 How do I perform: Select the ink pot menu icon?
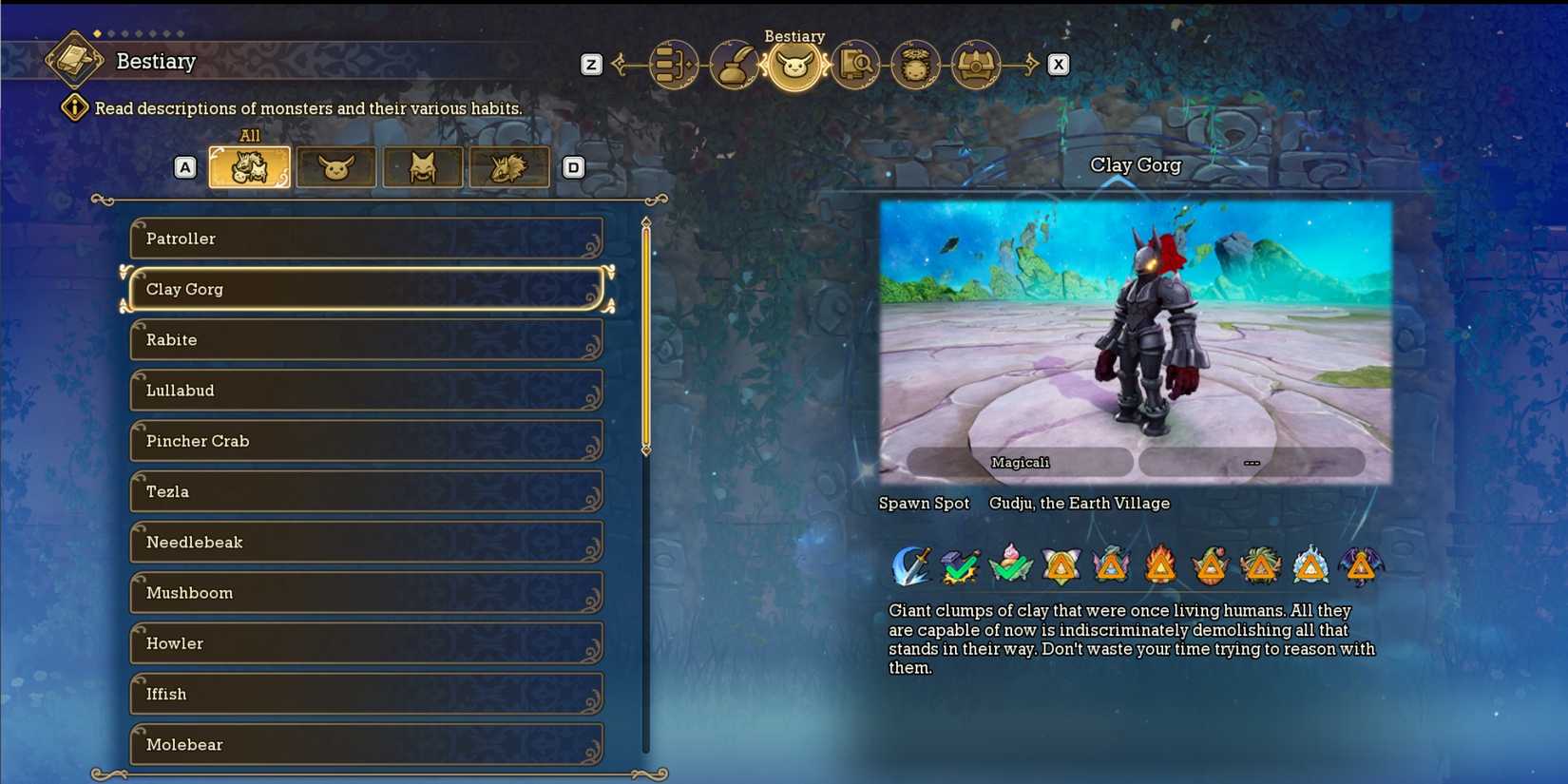[x=734, y=65]
